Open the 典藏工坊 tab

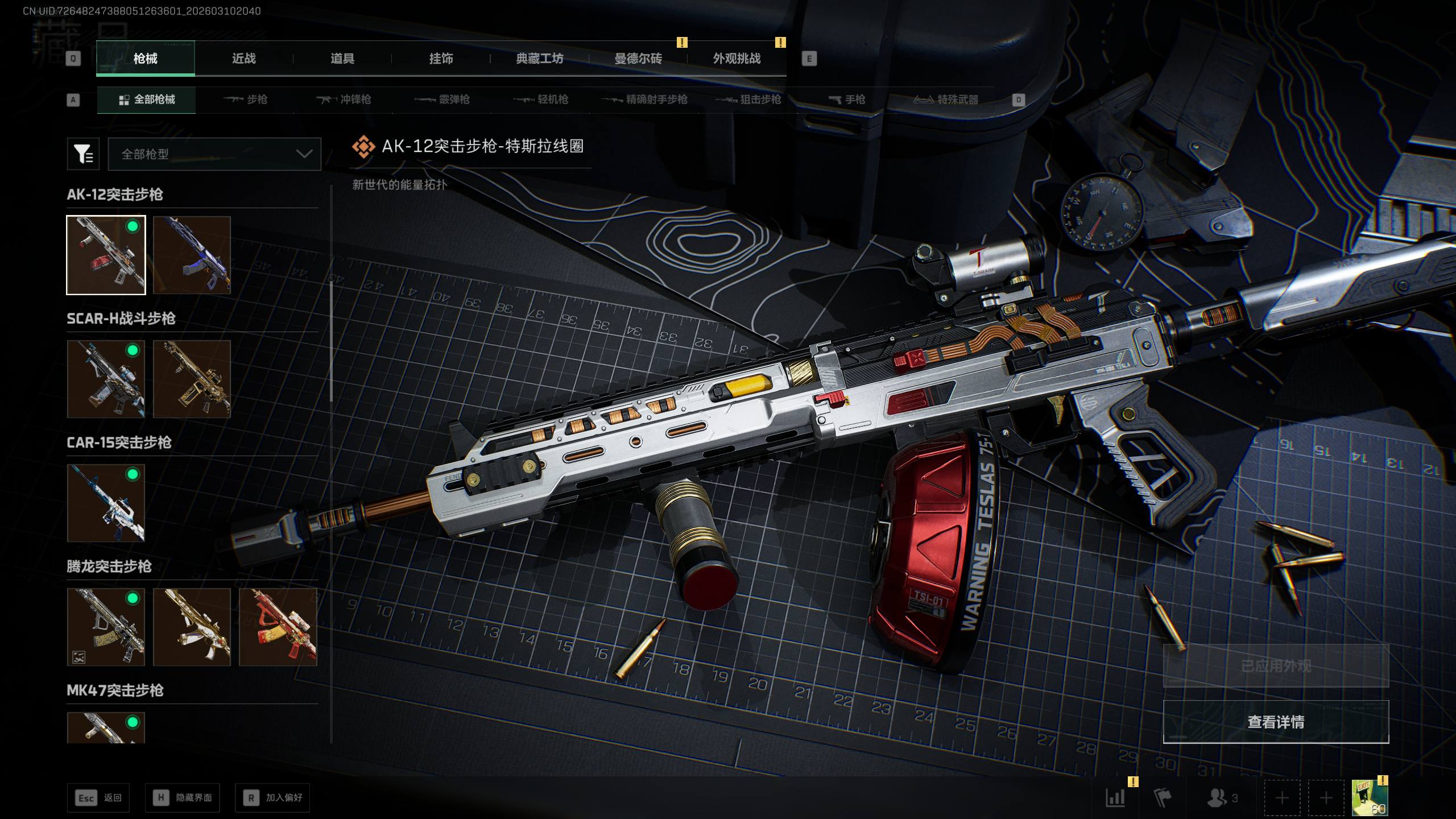(x=539, y=59)
